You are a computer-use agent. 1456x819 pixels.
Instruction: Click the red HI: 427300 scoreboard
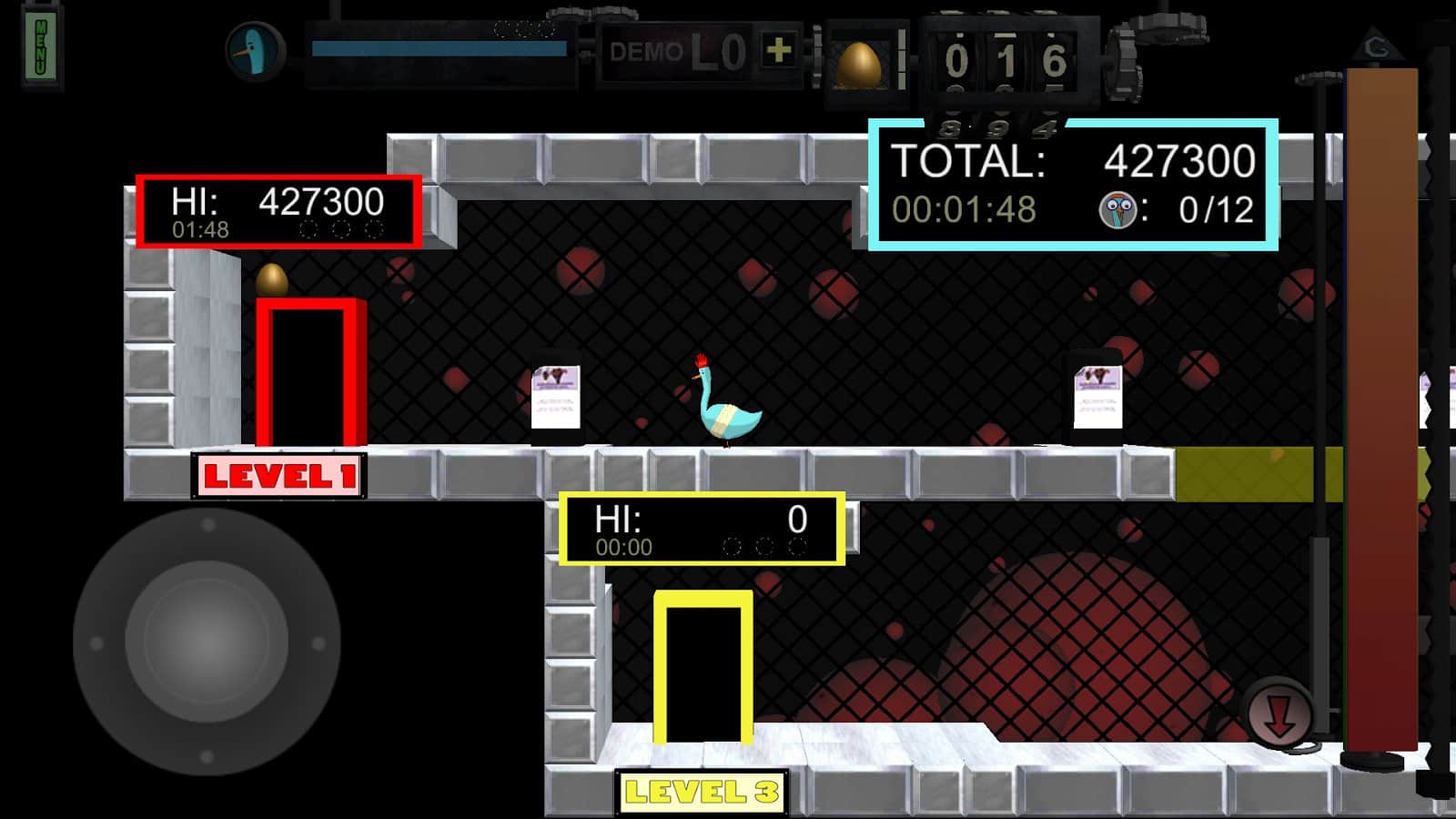278,207
